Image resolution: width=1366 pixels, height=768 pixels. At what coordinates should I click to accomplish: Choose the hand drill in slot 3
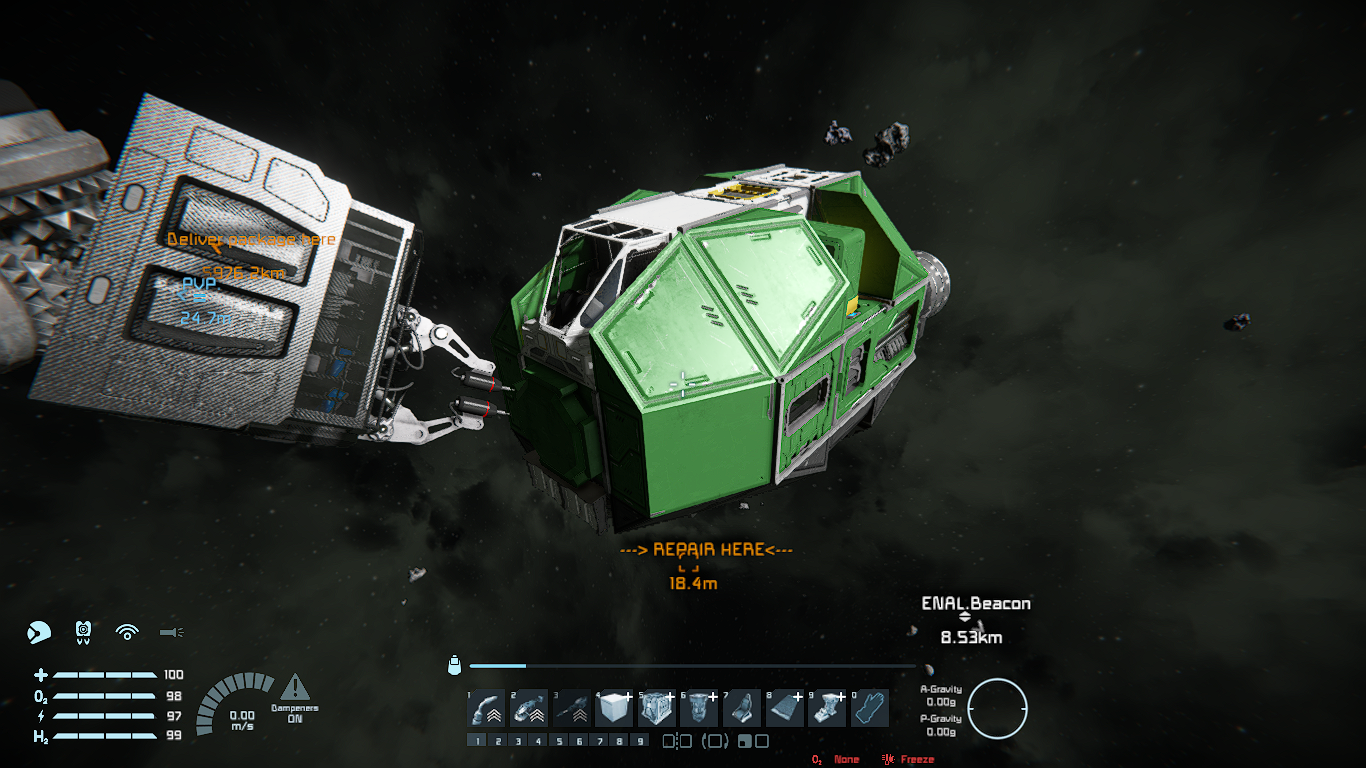pos(571,709)
